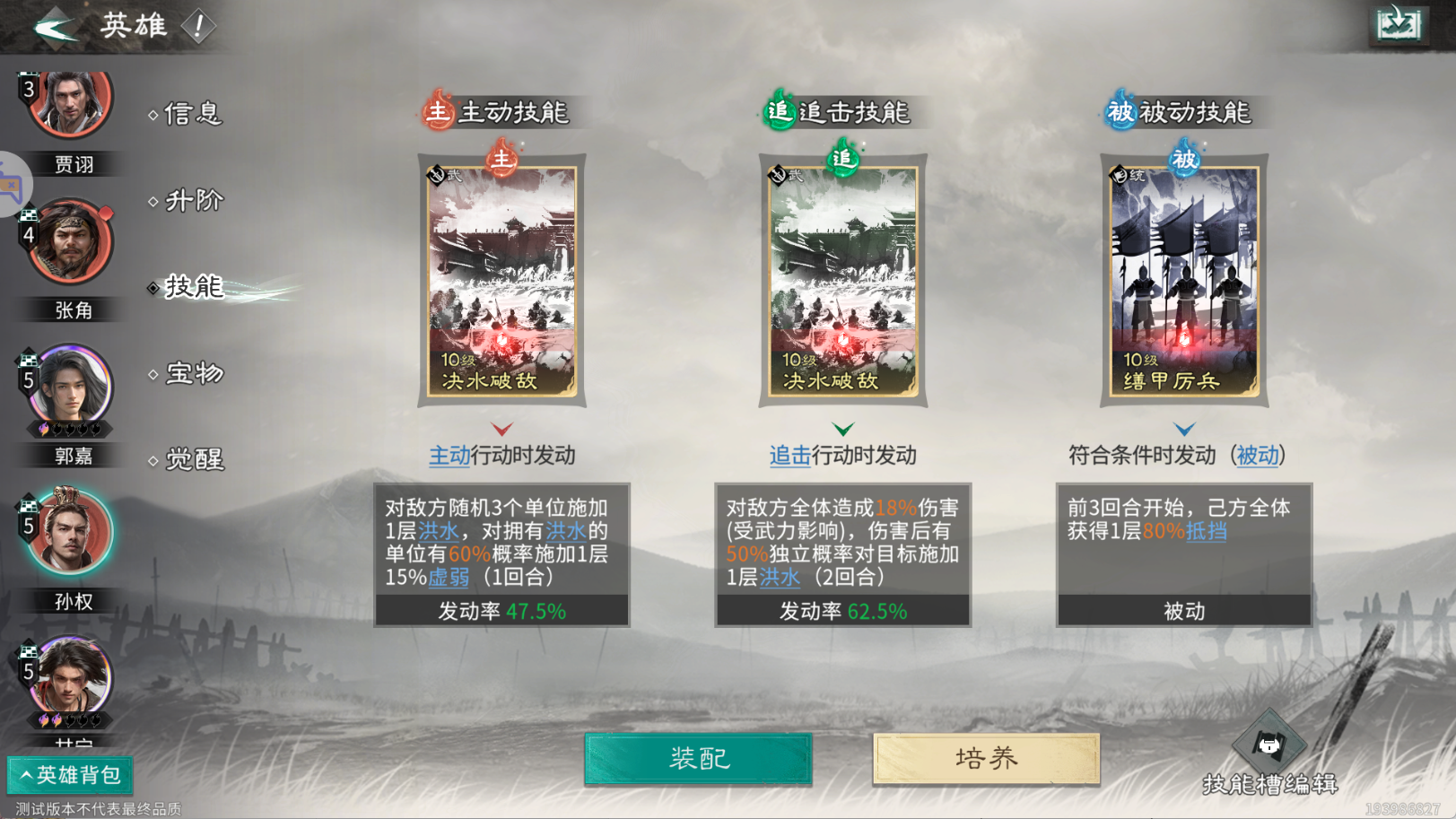1456x819 pixels.
Task: Select the 决水破敌 active skill card
Action: click(502, 280)
